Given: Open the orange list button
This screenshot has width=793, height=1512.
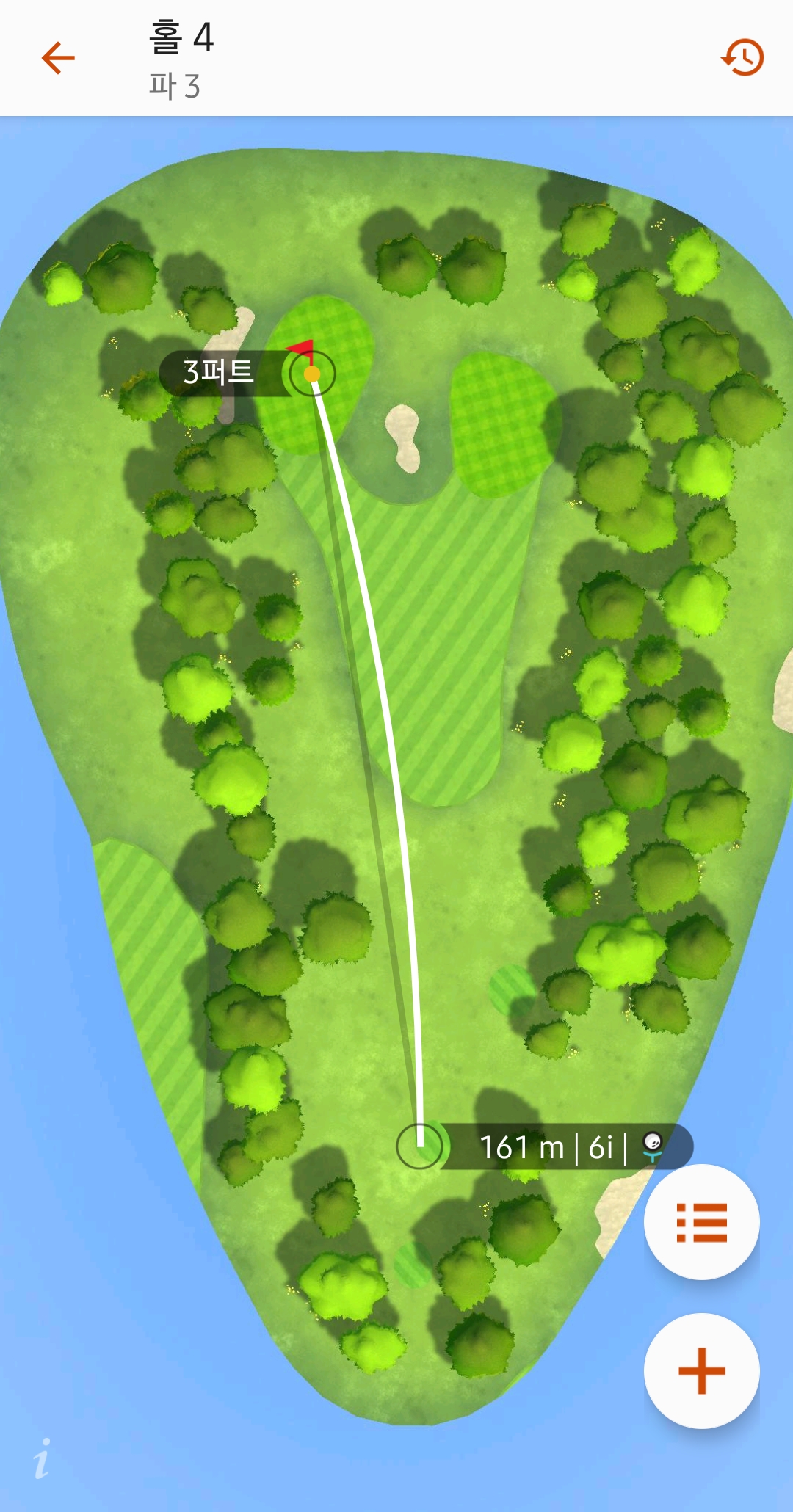Looking at the screenshot, I should coord(701,1222).
